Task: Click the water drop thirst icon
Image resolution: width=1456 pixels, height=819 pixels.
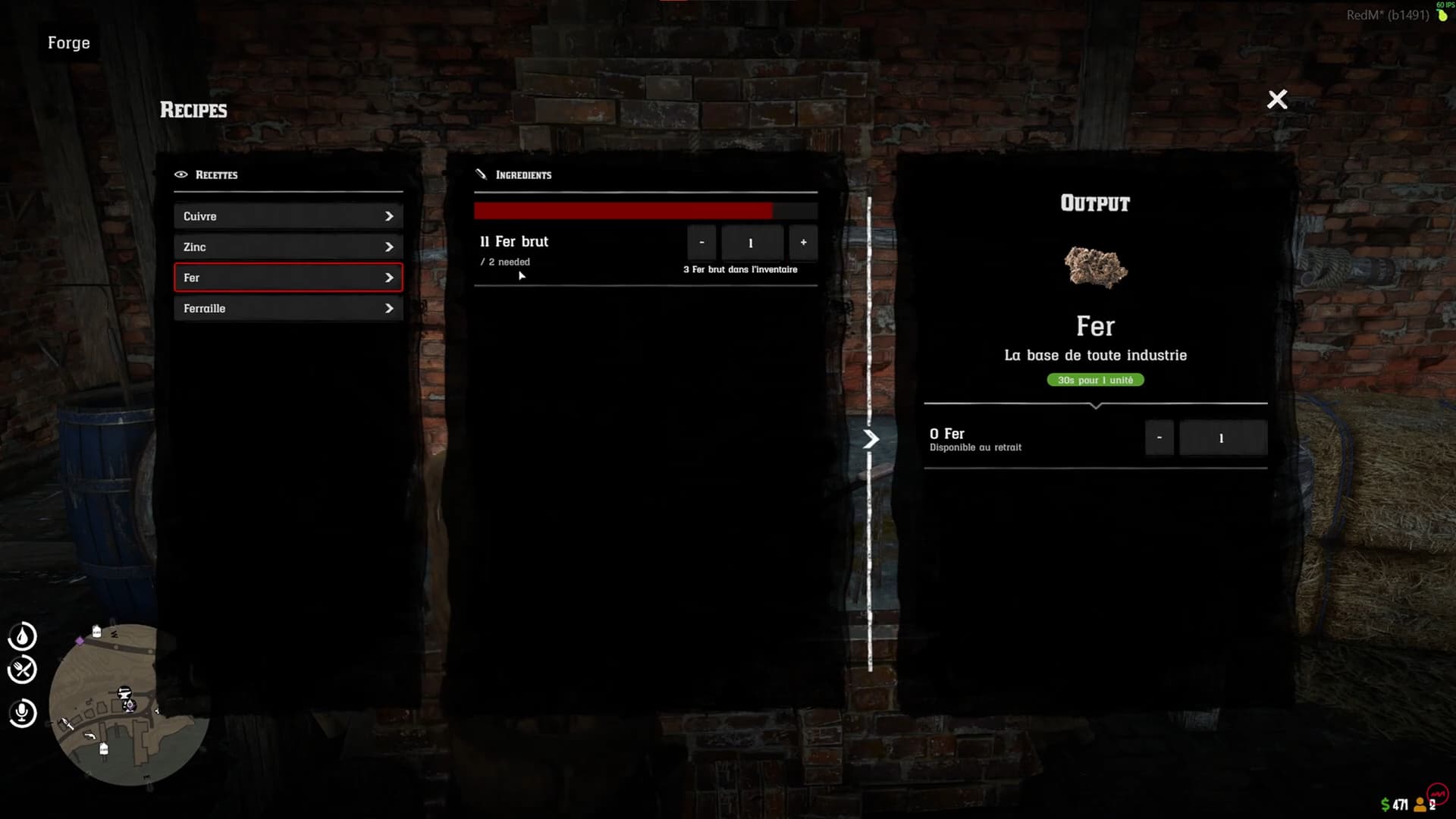Action: click(x=23, y=637)
